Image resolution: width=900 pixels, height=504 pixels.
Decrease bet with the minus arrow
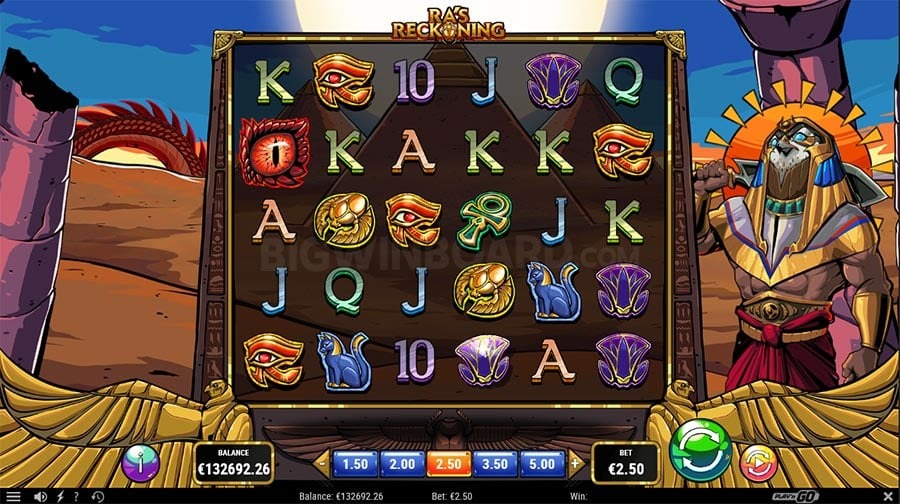point(322,463)
